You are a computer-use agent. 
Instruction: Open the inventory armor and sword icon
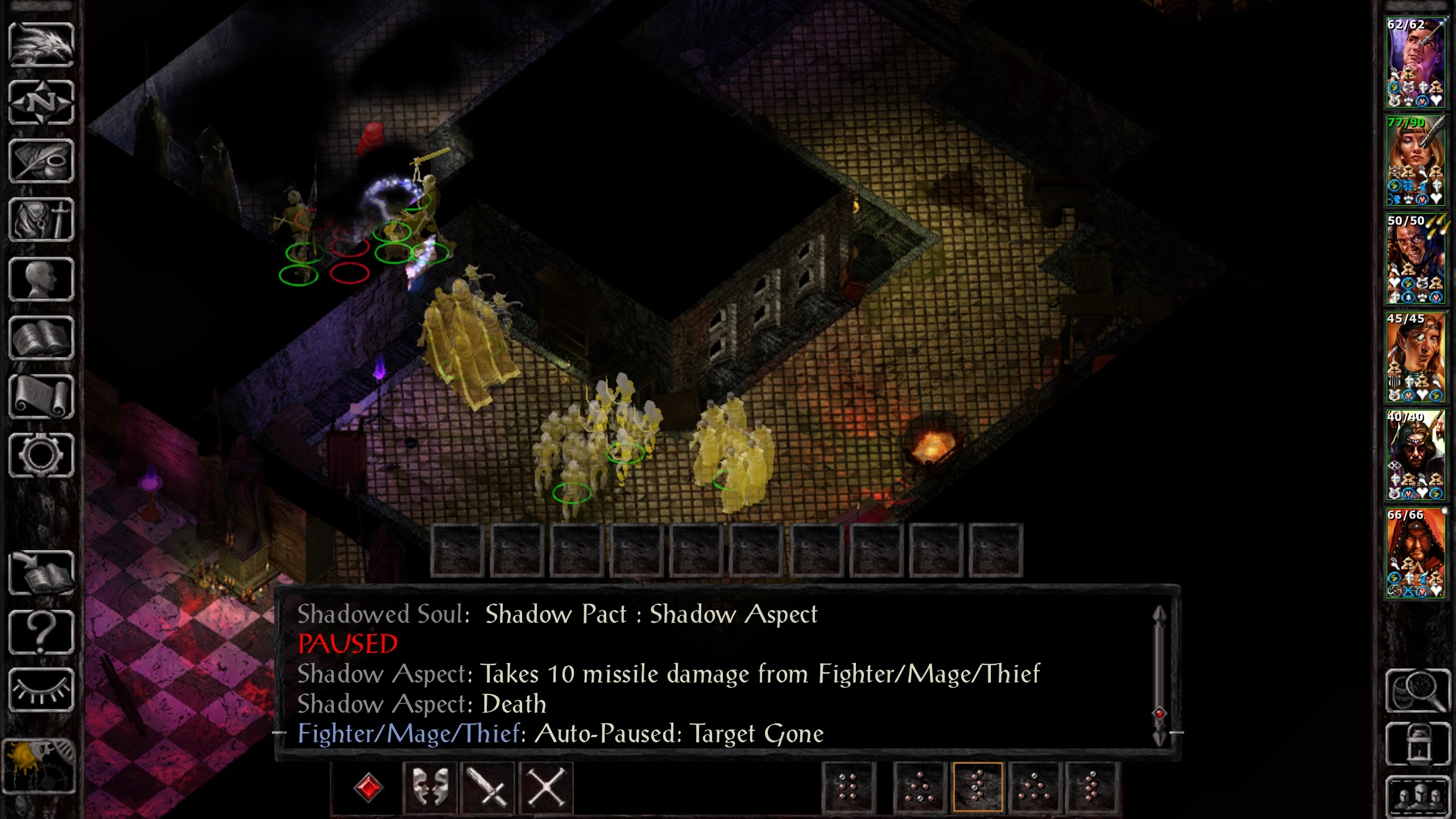(41, 220)
